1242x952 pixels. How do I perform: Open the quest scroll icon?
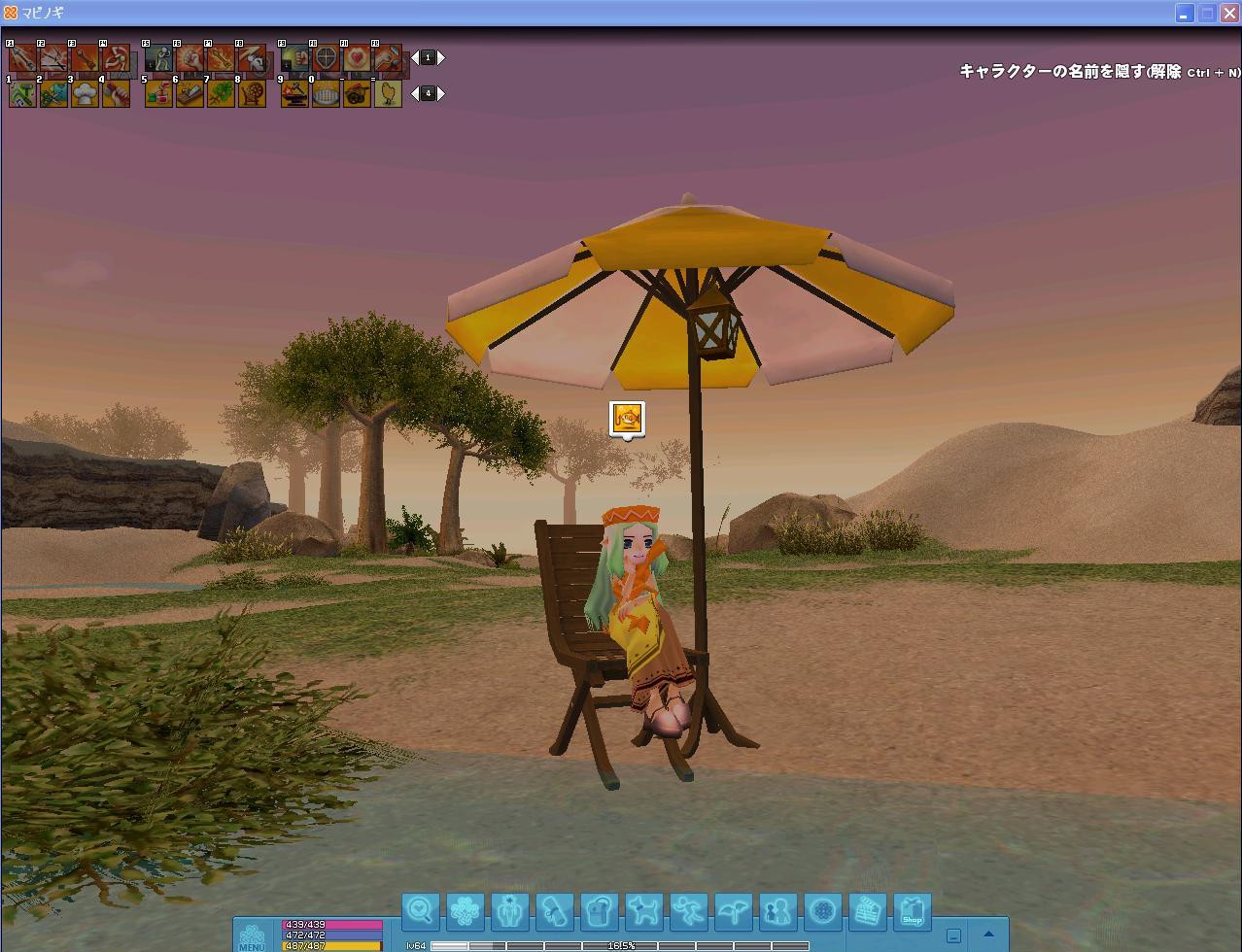tap(555, 911)
